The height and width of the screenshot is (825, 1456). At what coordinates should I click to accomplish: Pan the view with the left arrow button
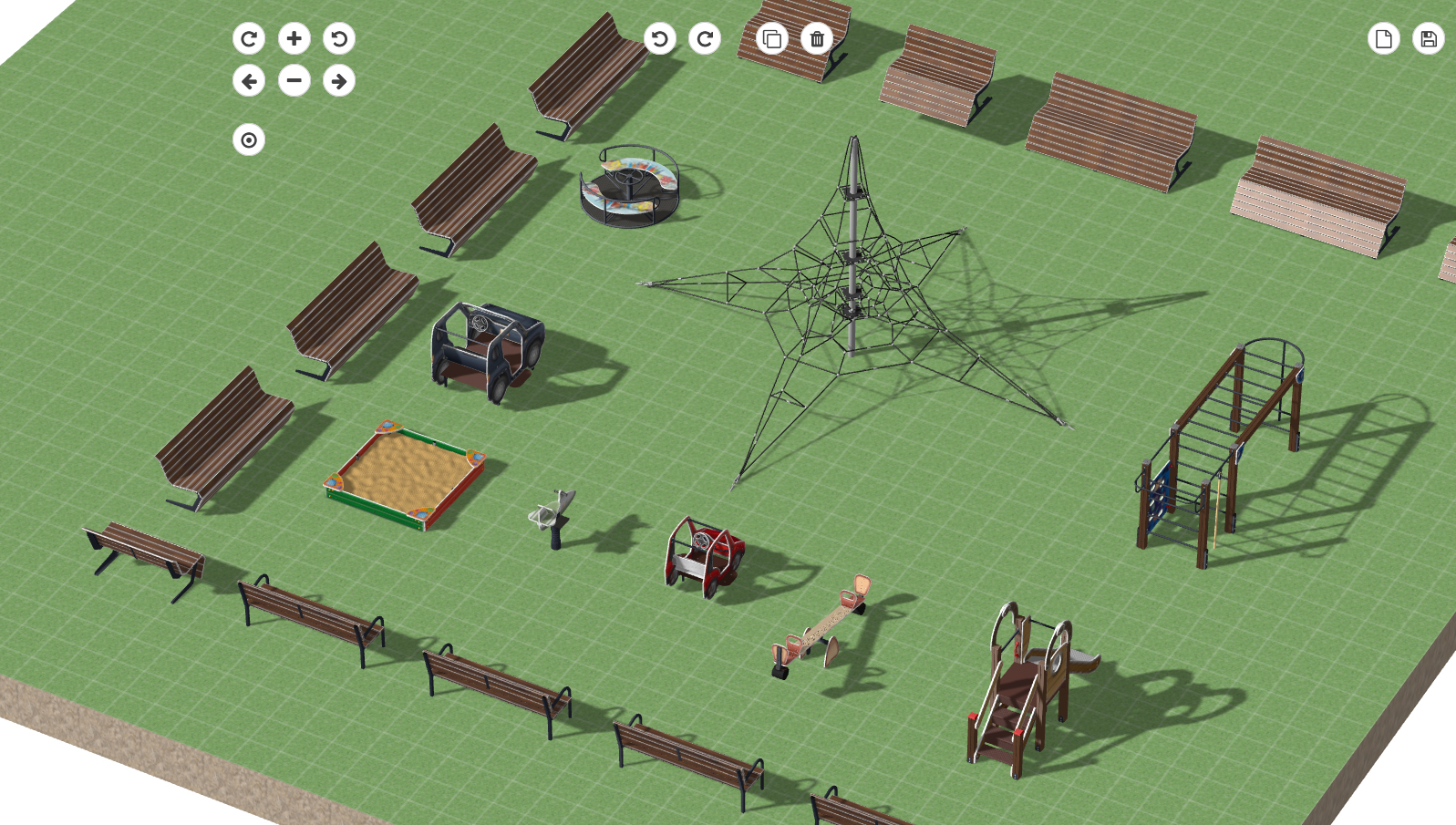(249, 81)
